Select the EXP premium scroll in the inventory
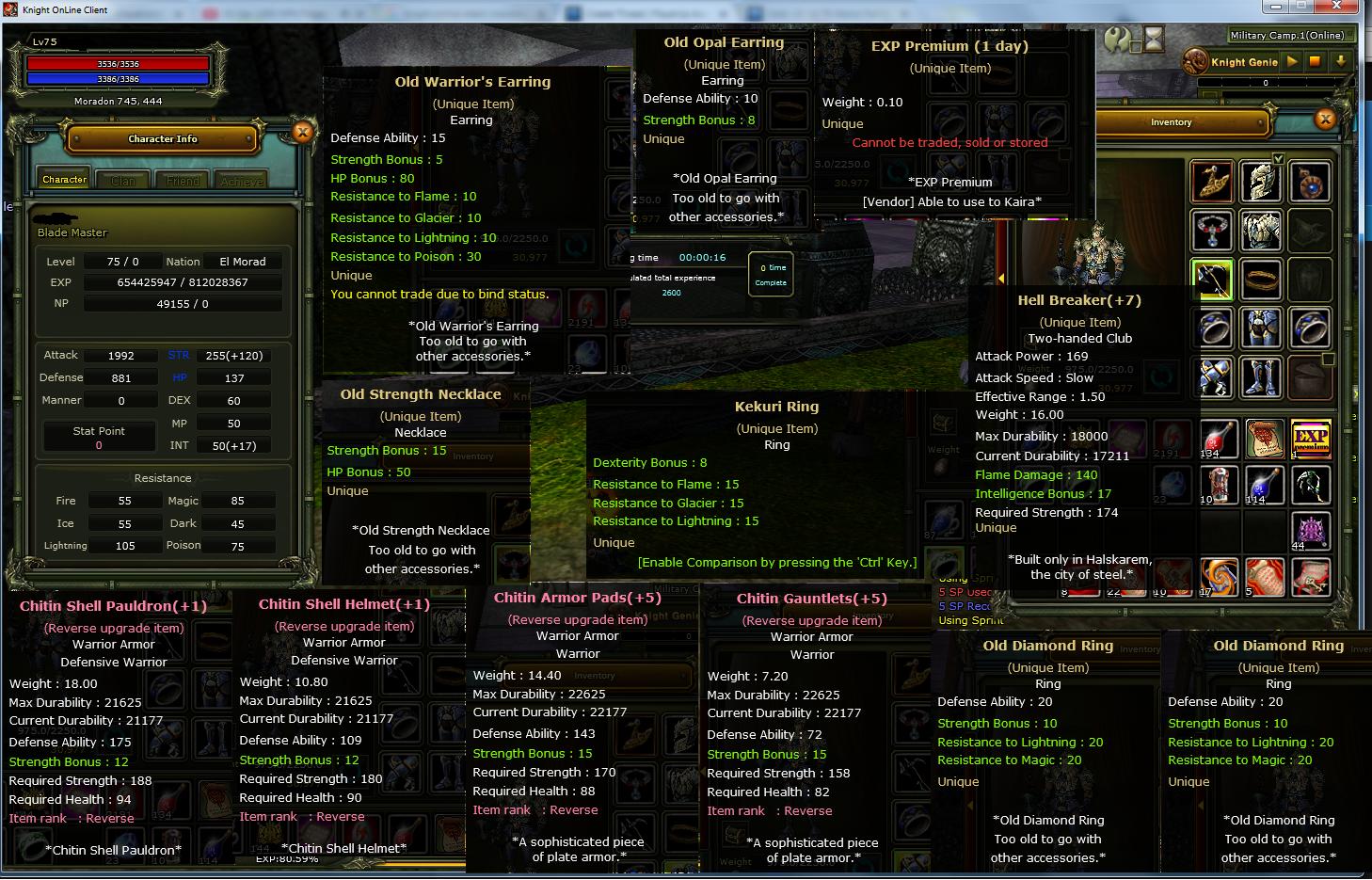This screenshot has height=880, width=1372. (x=1312, y=439)
